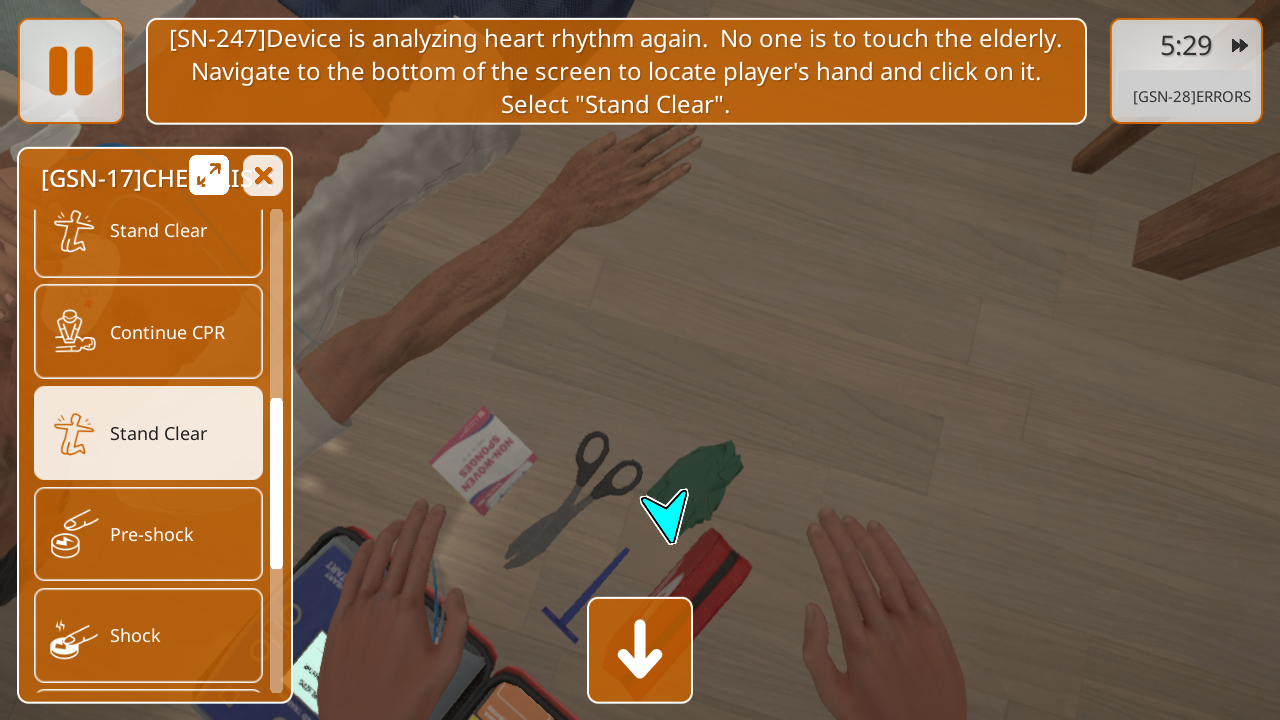The width and height of the screenshot is (1280, 720).
Task: Close the checklist panel
Action: pos(263,176)
